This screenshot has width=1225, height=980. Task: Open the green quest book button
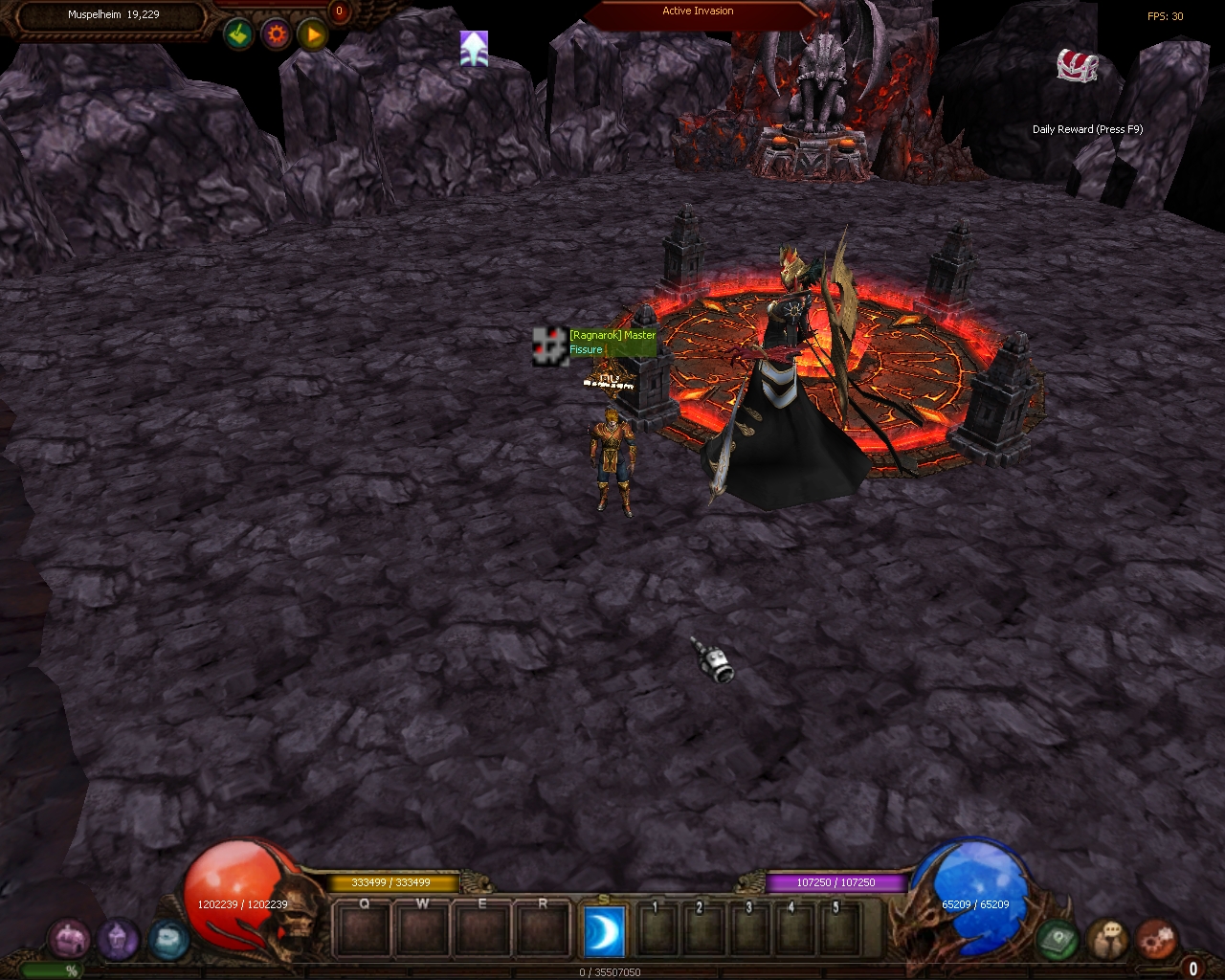[1058, 939]
